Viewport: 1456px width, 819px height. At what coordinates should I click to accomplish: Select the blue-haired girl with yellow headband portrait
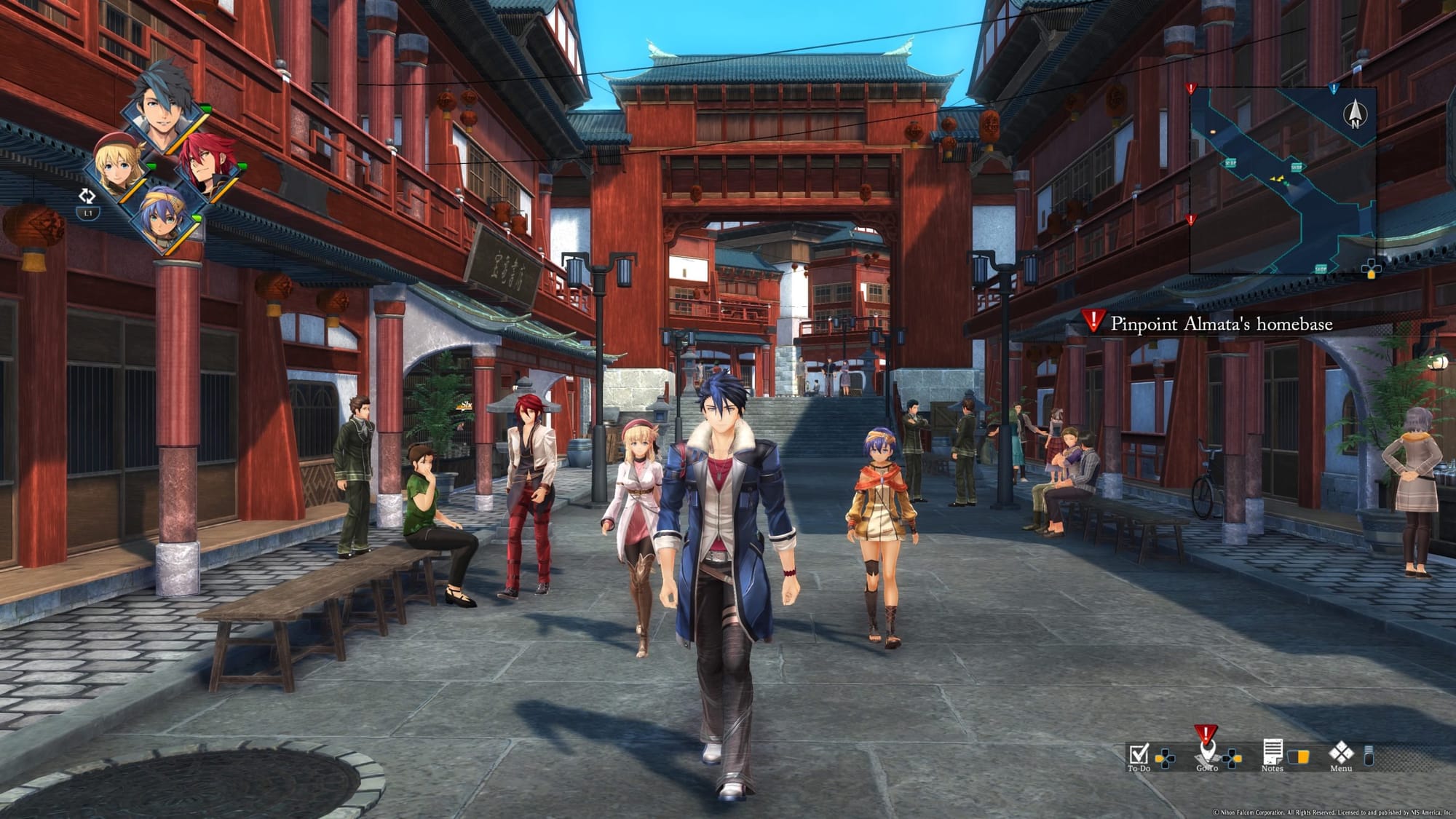164,217
